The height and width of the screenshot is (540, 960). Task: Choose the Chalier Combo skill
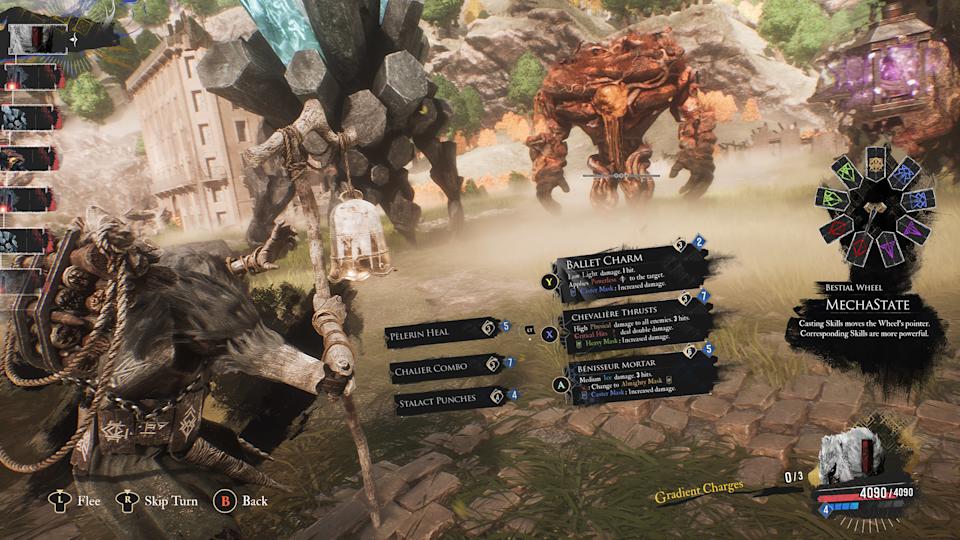(x=446, y=368)
